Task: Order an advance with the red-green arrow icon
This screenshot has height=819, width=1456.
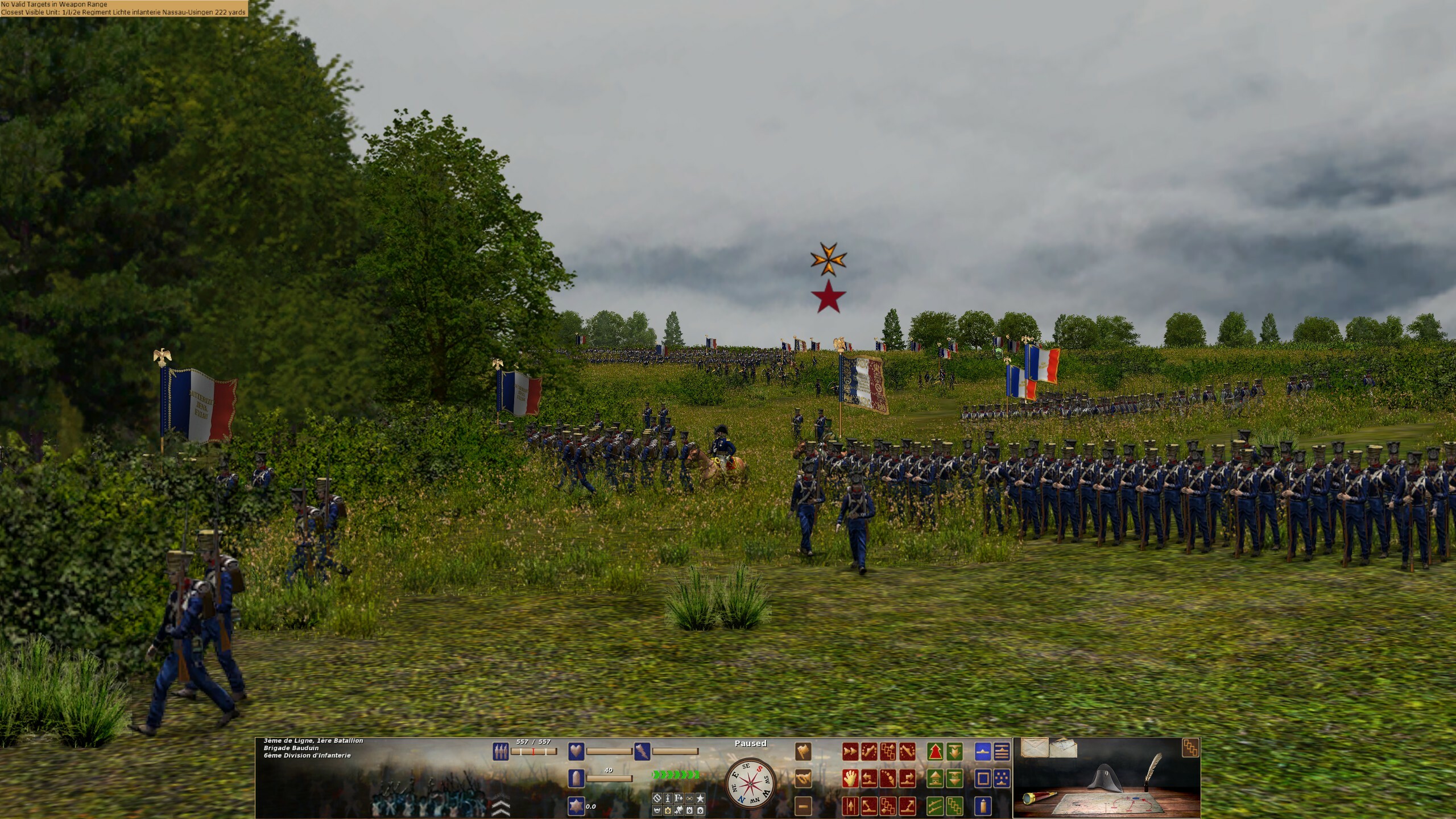Action: pyautogui.click(x=934, y=751)
